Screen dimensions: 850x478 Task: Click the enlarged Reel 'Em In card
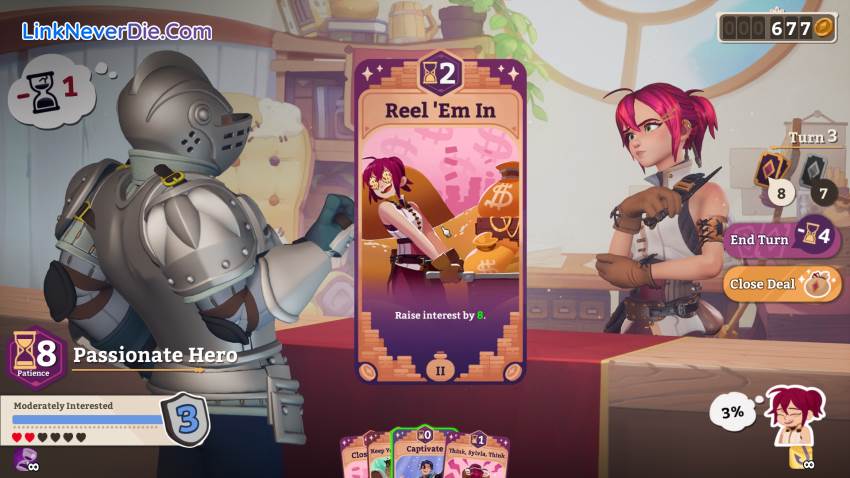440,220
